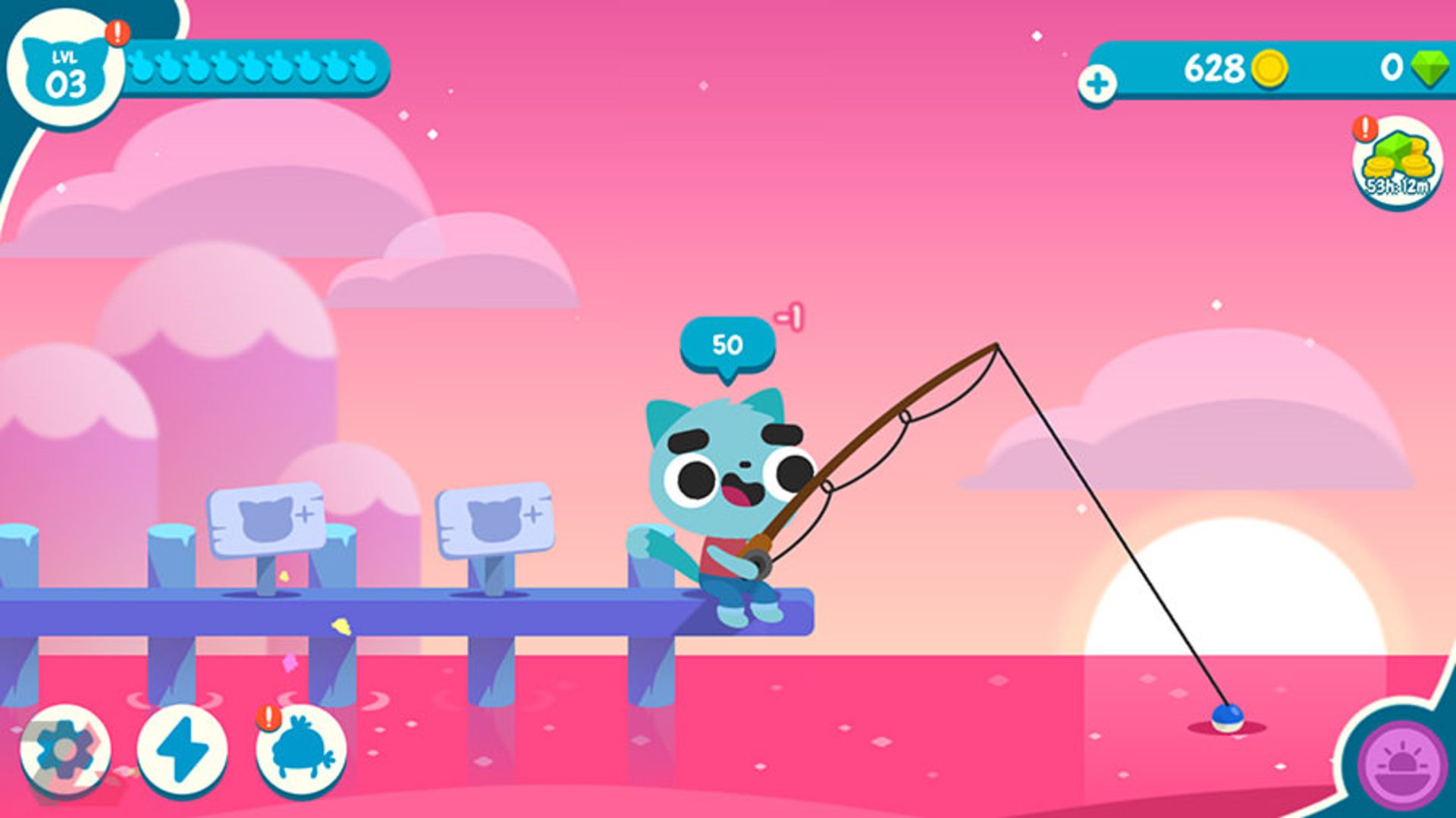The width and height of the screenshot is (1456, 818).
Task: Open the gear settings button
Action: tap(64, 750)
